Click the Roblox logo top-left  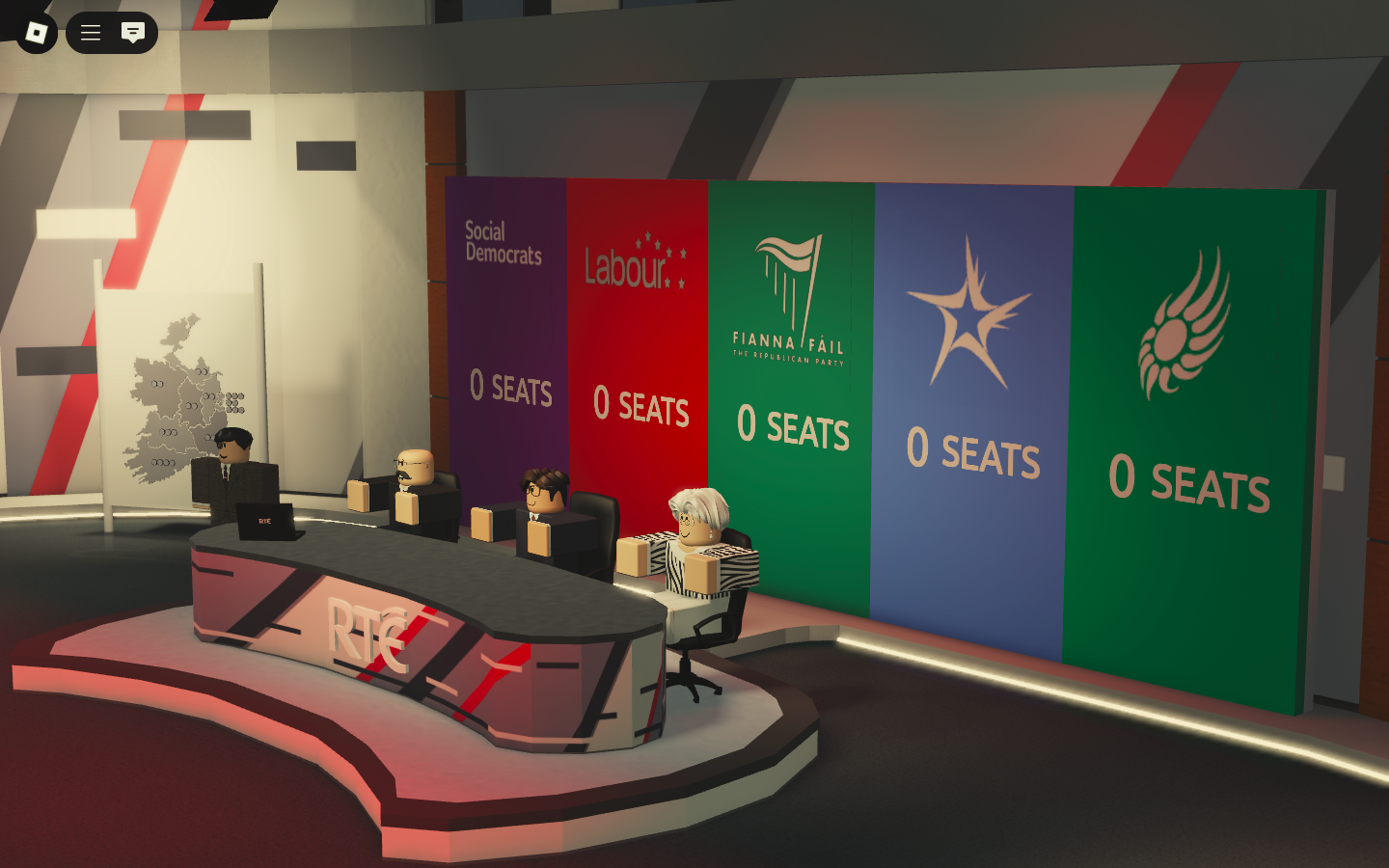click(x=35, y=32)
